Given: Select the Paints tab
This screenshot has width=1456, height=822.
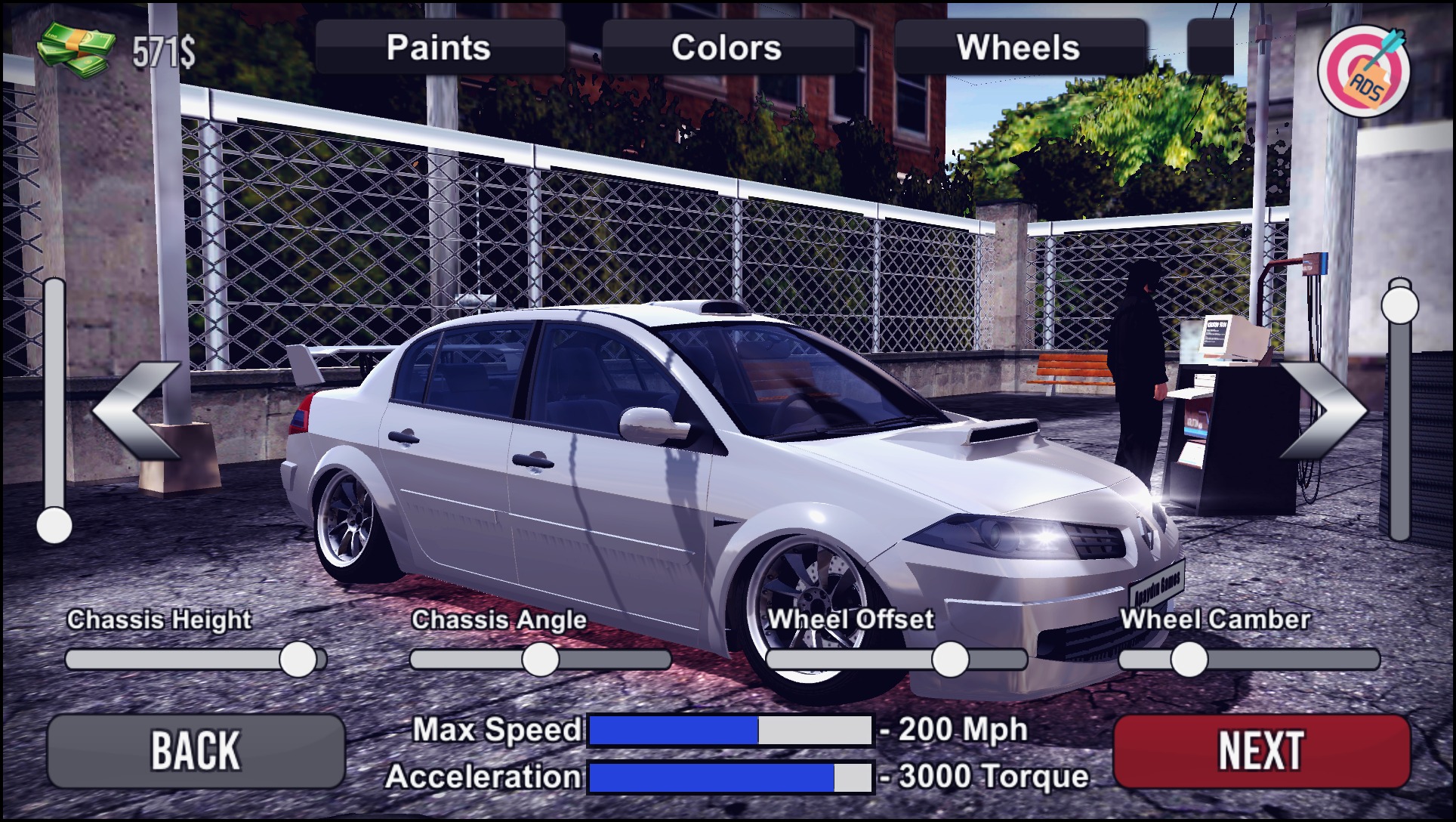Looking at the screenshot, I should 438,48.
